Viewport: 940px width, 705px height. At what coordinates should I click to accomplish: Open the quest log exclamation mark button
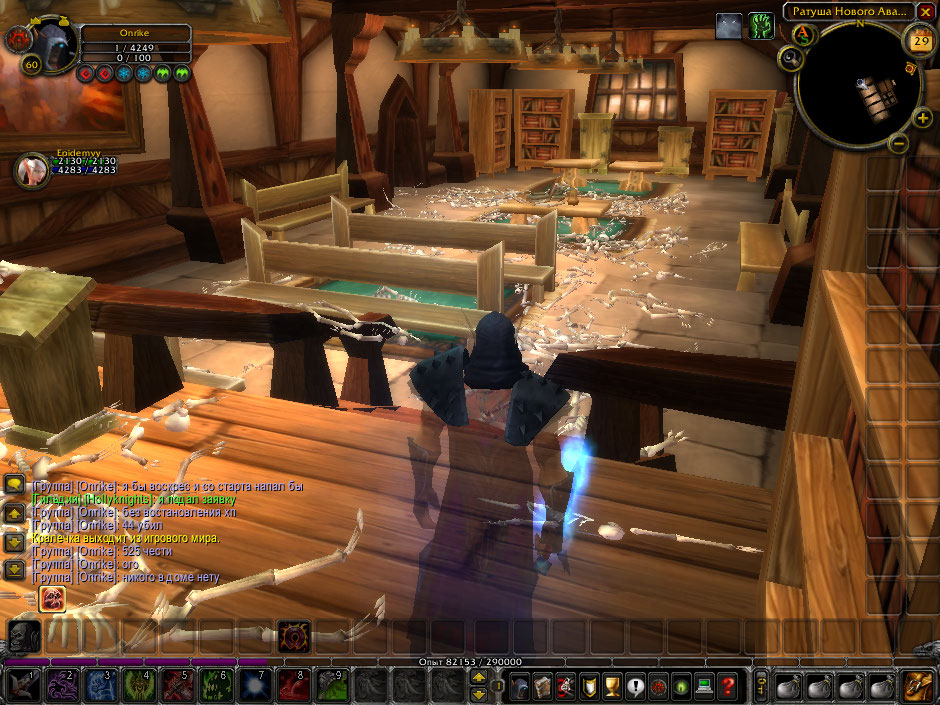[x=633, y=686]
